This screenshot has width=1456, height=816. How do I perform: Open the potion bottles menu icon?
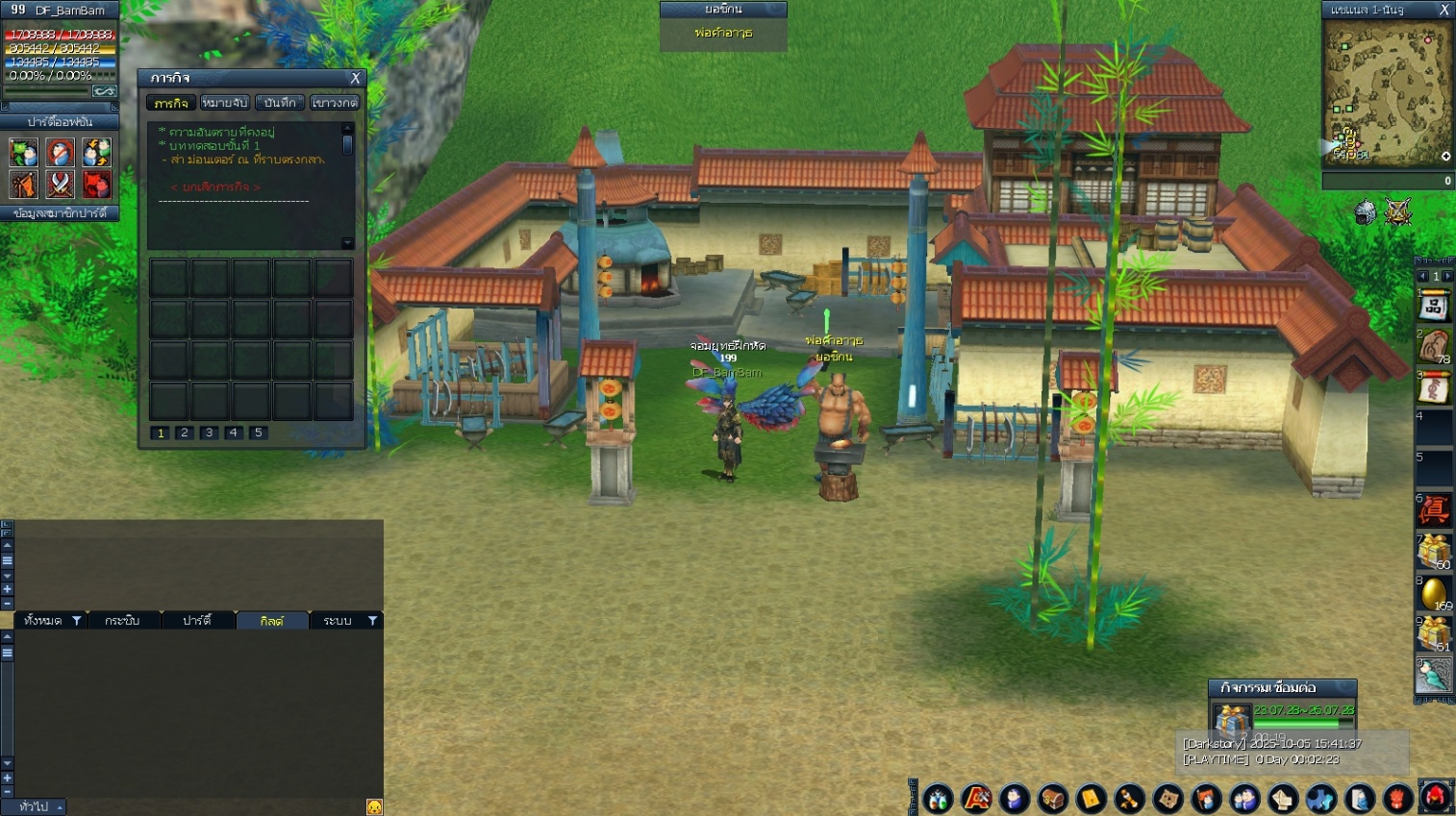pyautogui.click(x=938, y=799)
